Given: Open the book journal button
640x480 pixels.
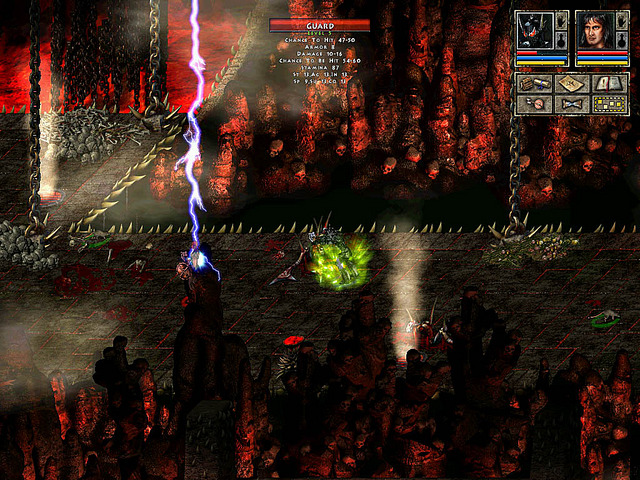Looking at the screenshot, I should pos(609,84).
